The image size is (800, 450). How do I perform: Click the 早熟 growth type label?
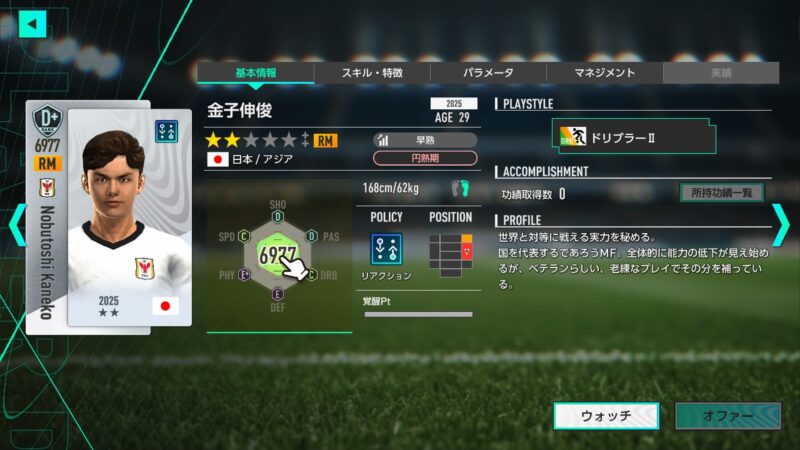425,140
